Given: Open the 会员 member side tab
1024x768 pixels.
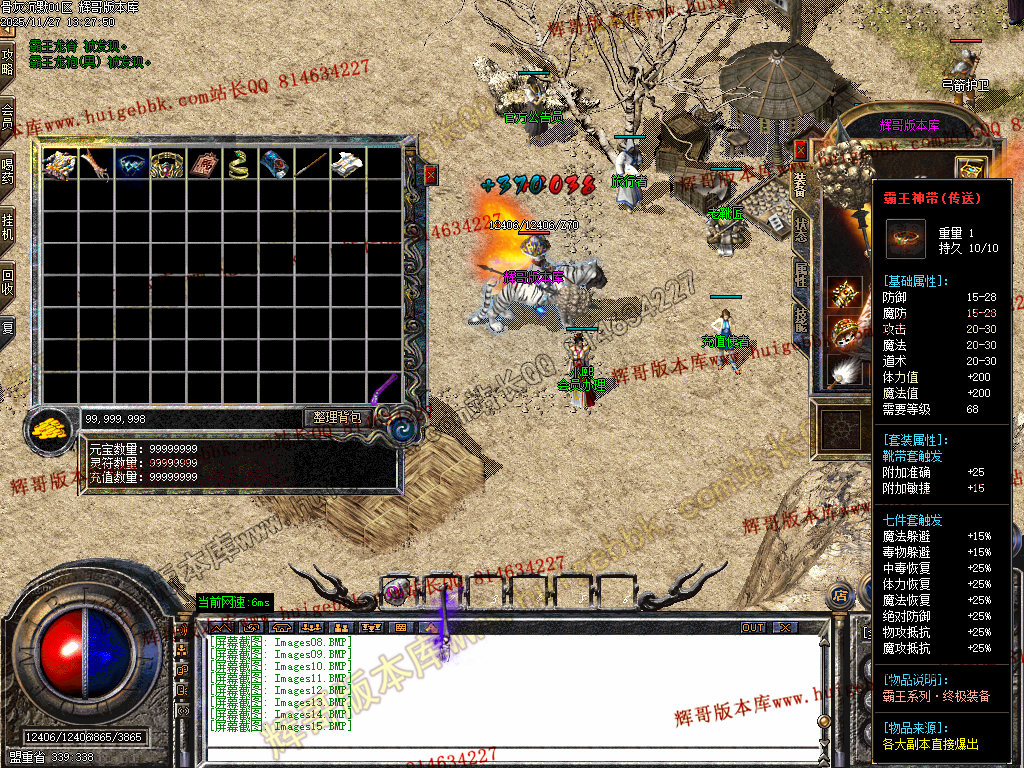Looking at the screenshot, I should [8, 115].
